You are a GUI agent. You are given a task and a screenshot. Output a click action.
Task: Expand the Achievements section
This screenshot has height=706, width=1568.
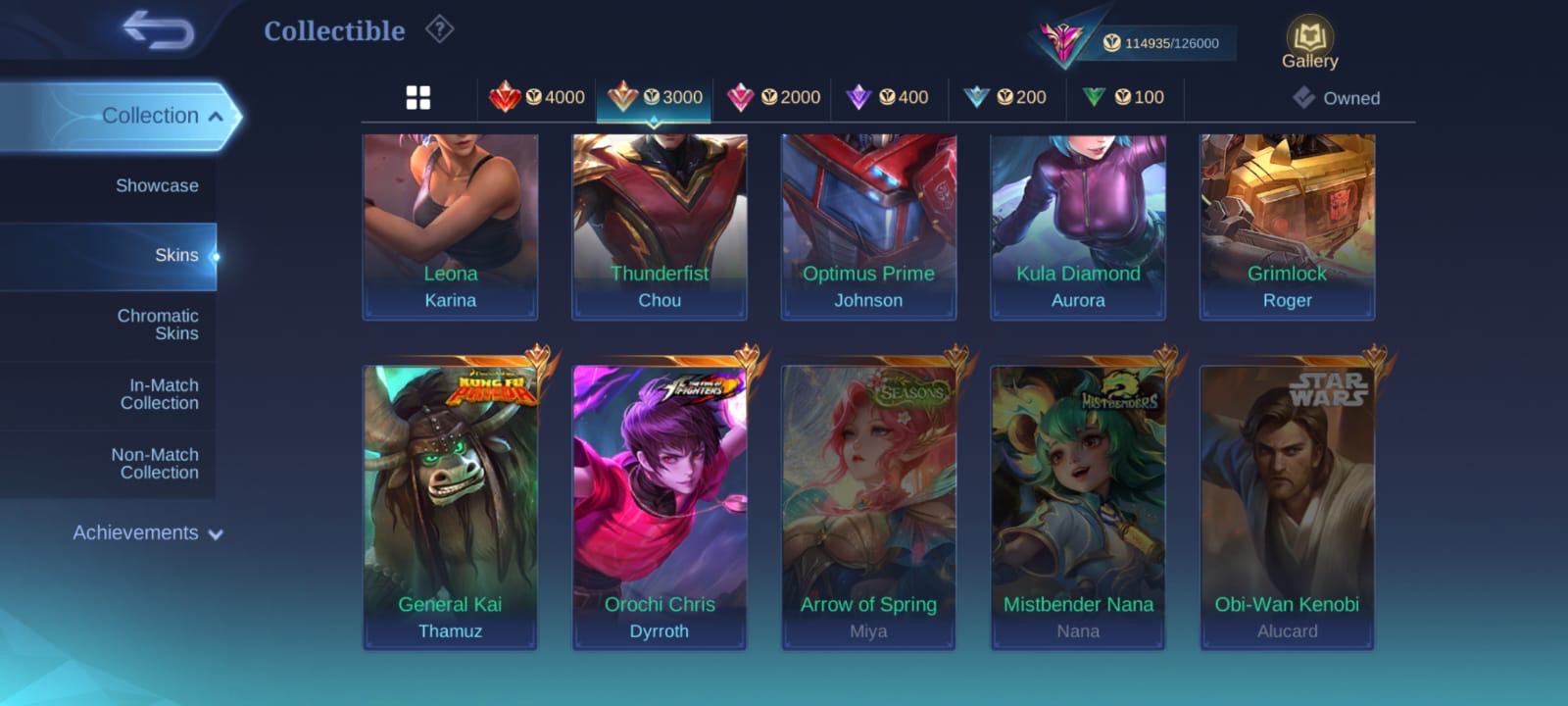tap(147, 533)
